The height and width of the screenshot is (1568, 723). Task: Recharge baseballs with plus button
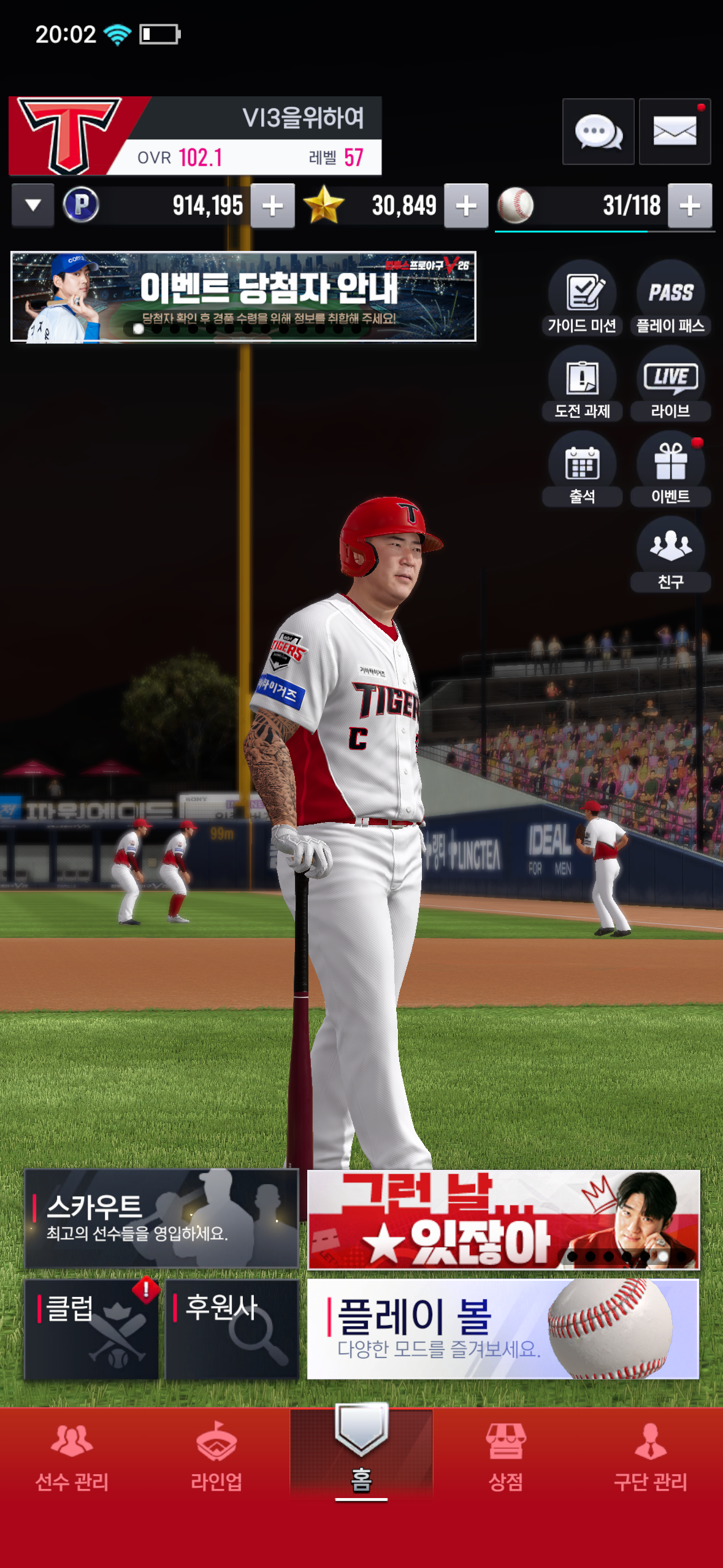tap(690, 206)
